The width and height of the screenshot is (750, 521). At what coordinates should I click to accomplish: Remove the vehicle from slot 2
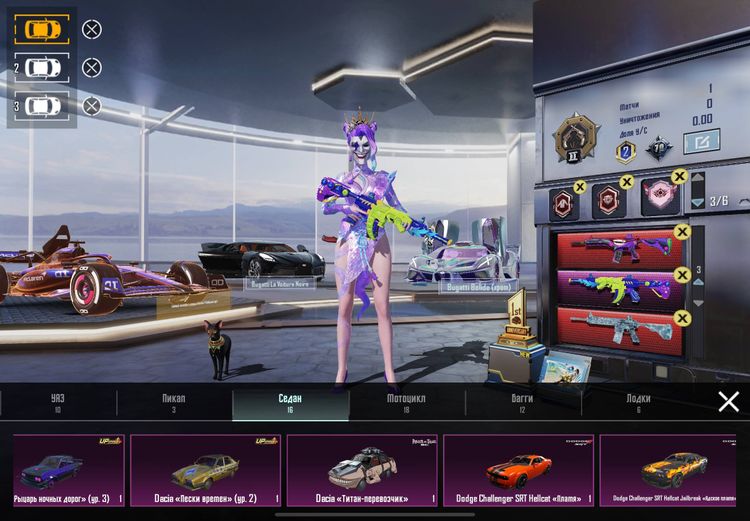coord(91,67)
